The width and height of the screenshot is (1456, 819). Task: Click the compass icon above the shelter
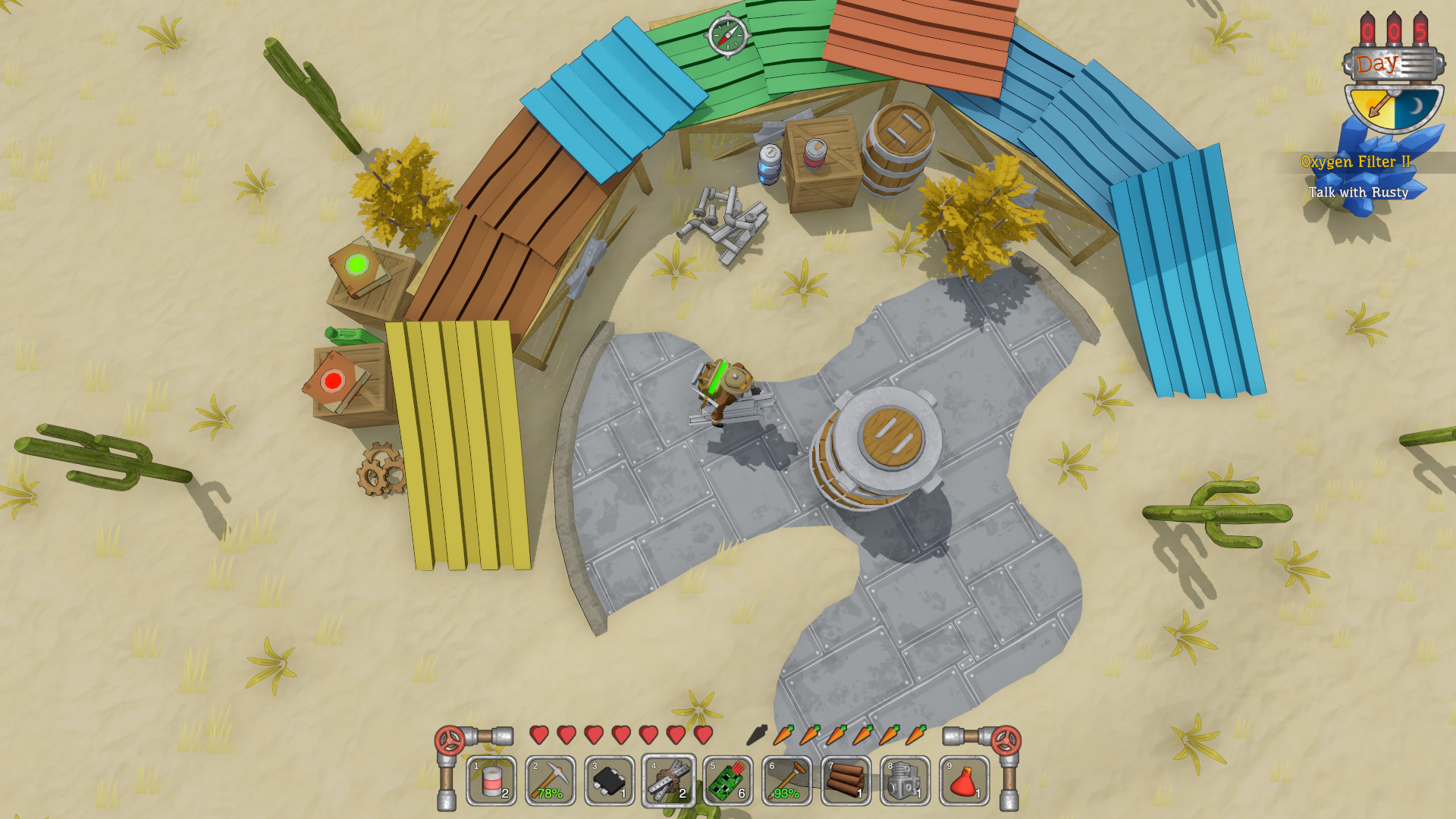pyautogui.click(x=727, y=35)
